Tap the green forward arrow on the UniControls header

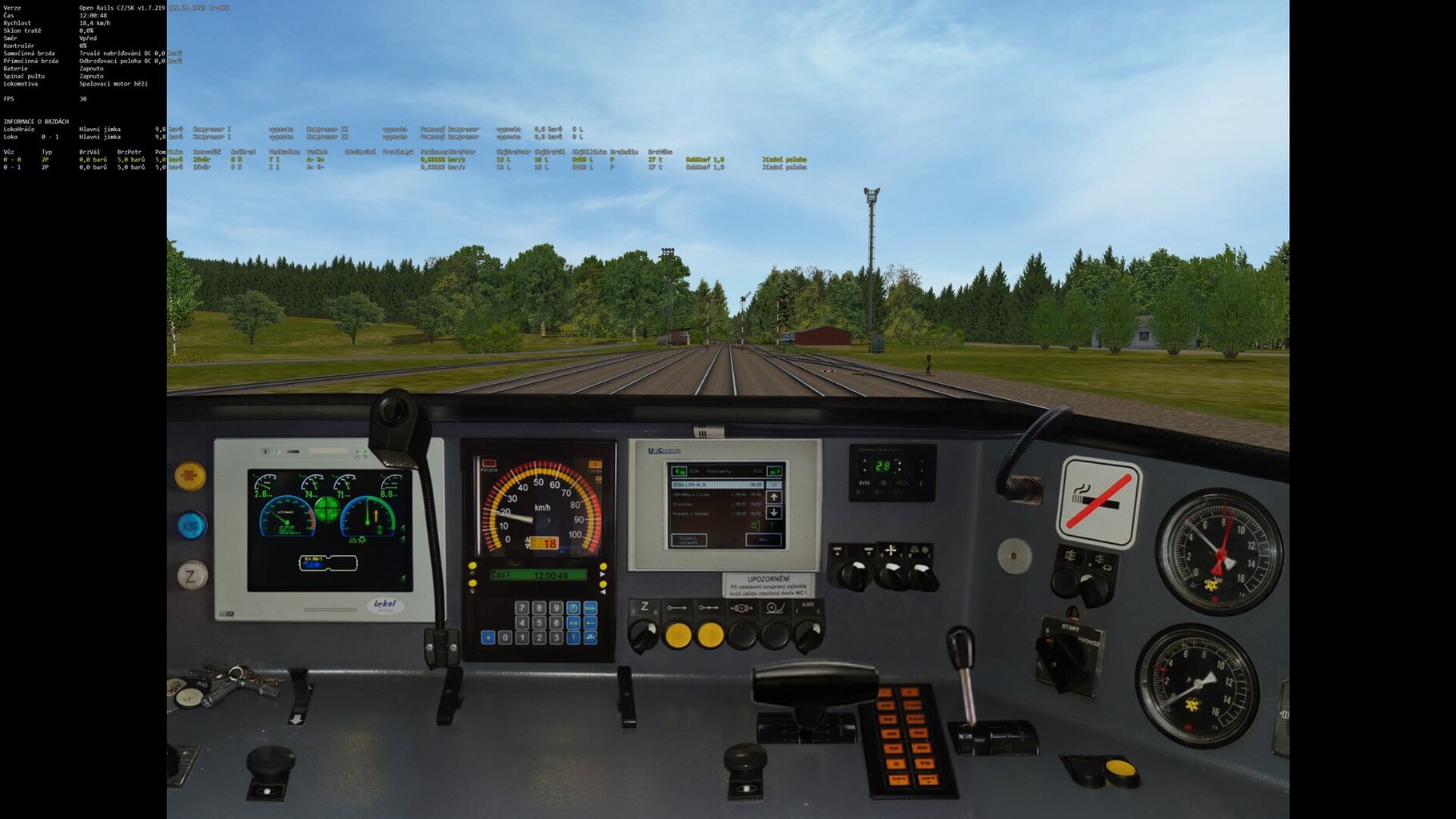(x=774, y=471)
